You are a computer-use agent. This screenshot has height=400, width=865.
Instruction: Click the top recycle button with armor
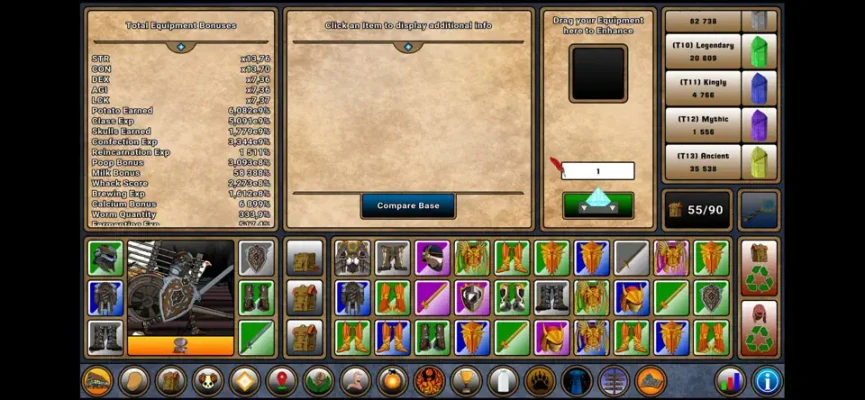pyautogui.click(x=760, y=266)
